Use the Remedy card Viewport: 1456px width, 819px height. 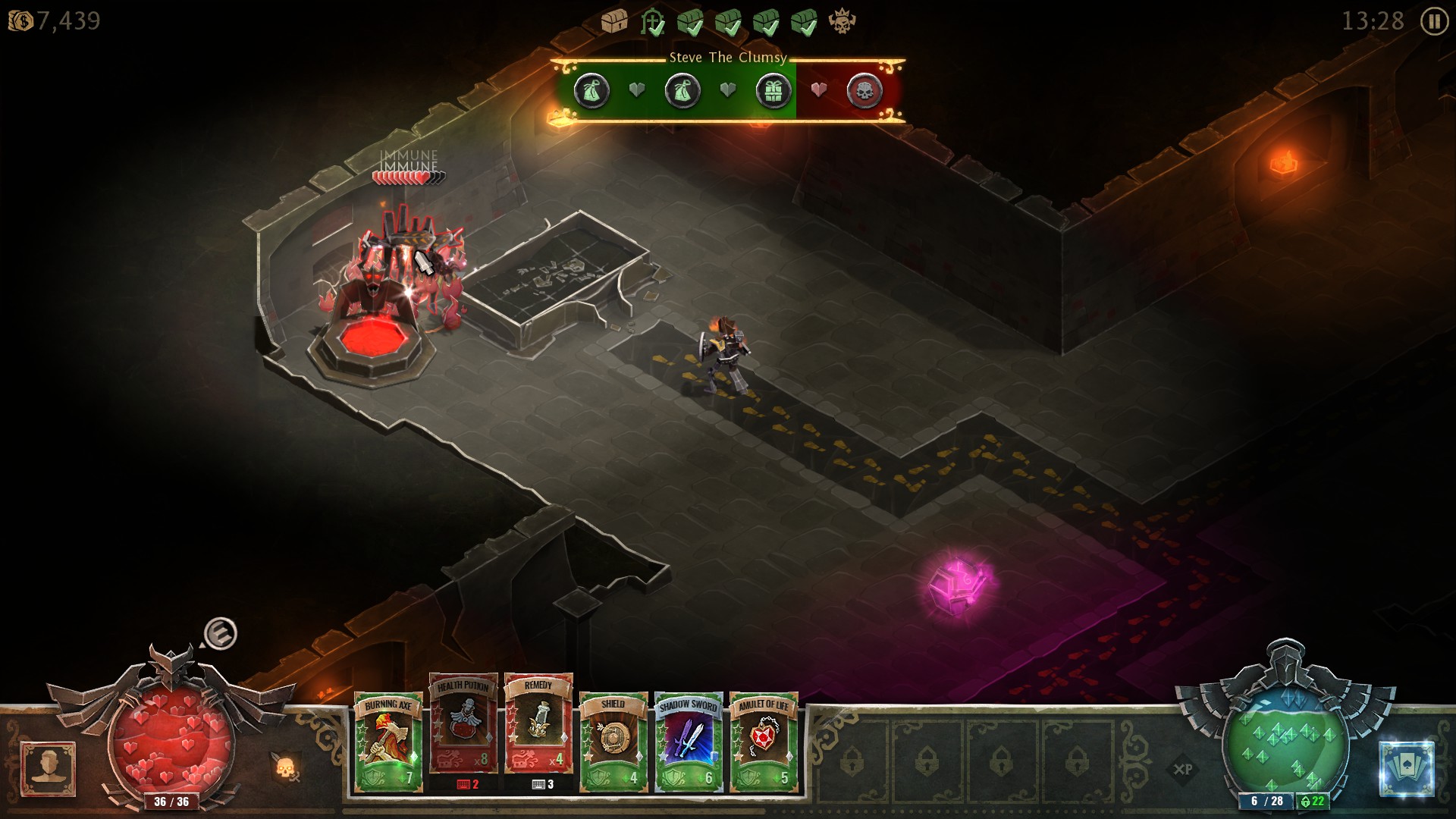[538, 724]
